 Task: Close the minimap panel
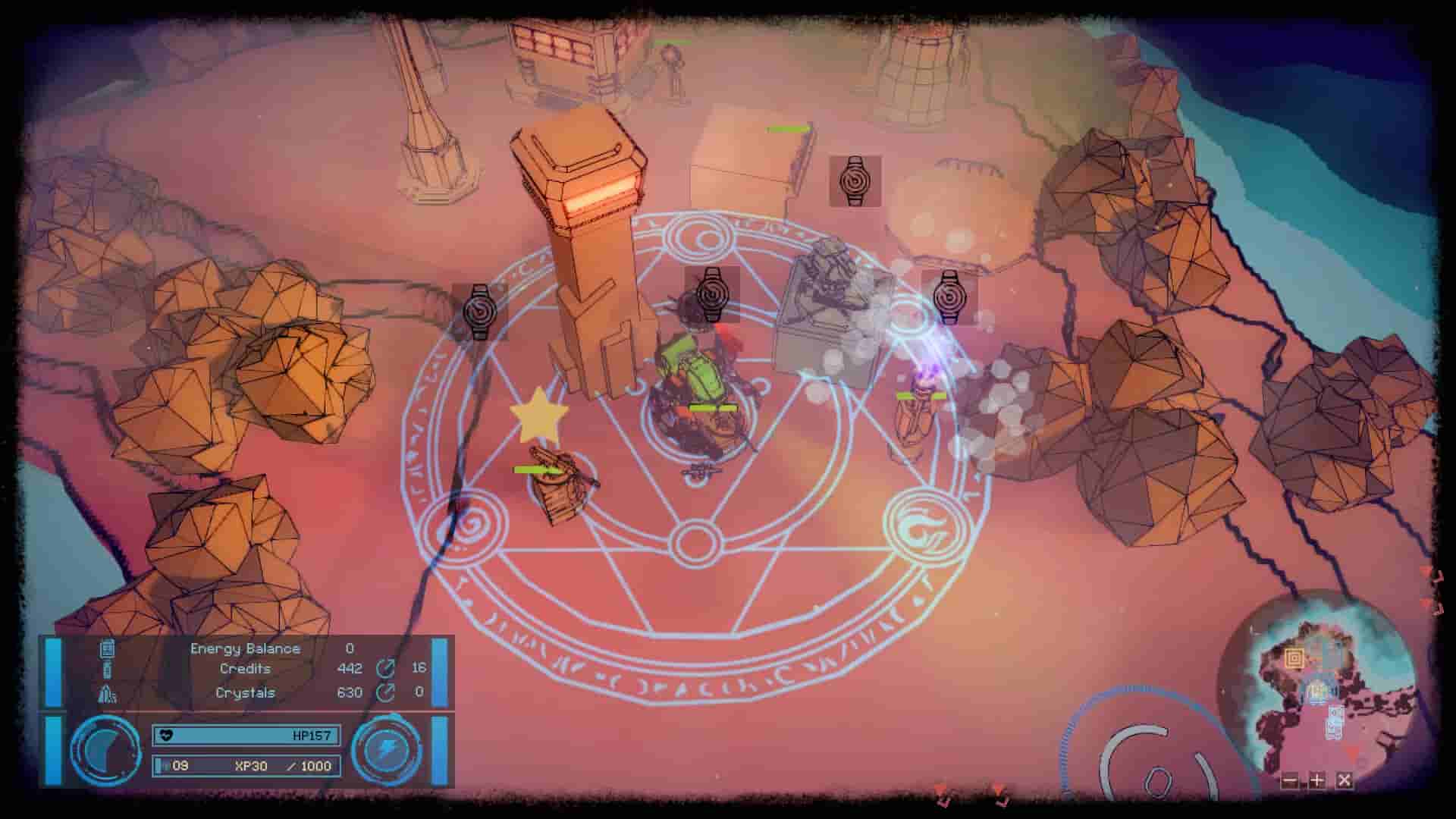(1345, 780)
